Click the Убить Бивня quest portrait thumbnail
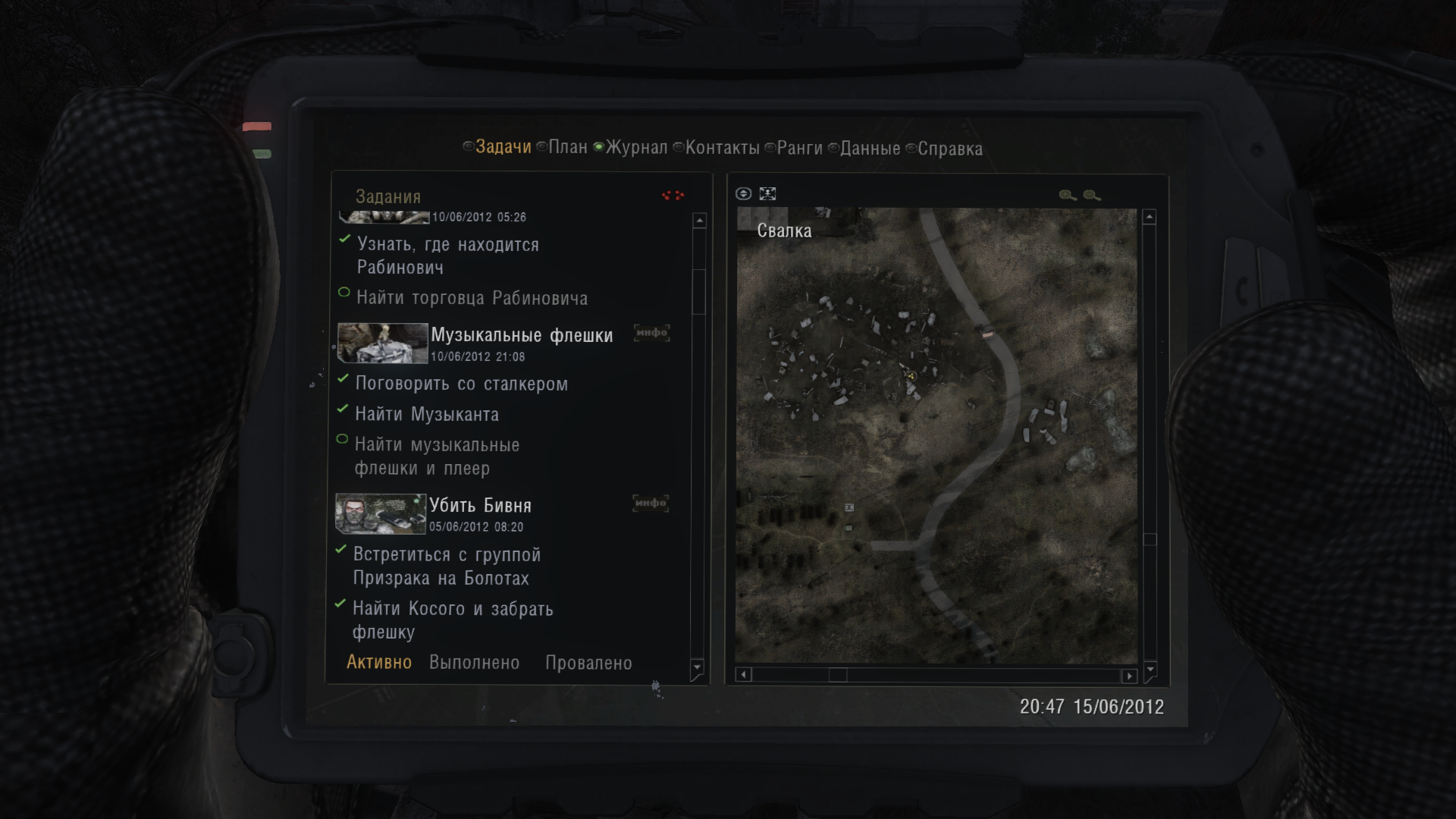 (x=380, y=514)
